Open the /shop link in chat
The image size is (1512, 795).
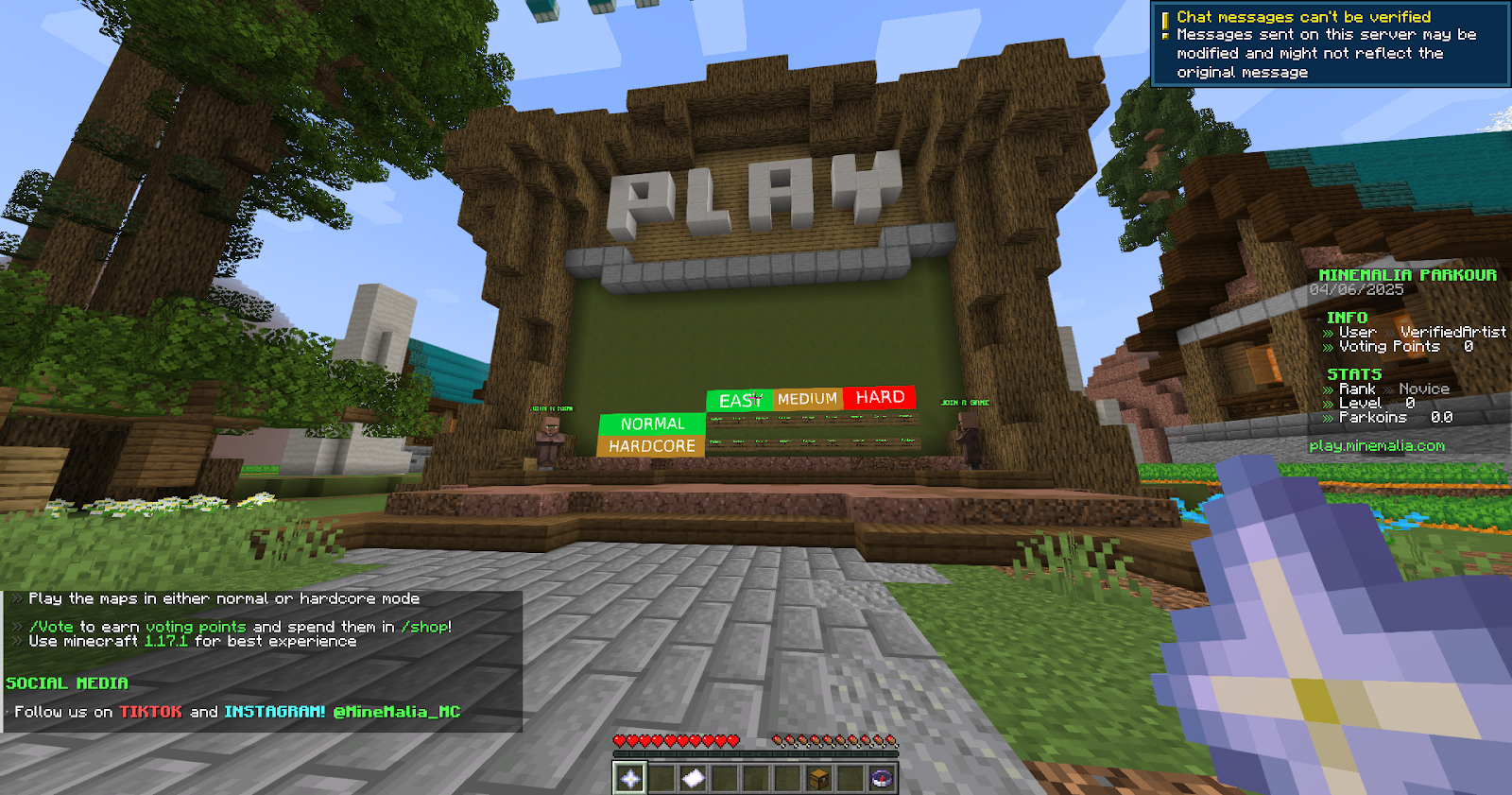click(x=423, y=626)
